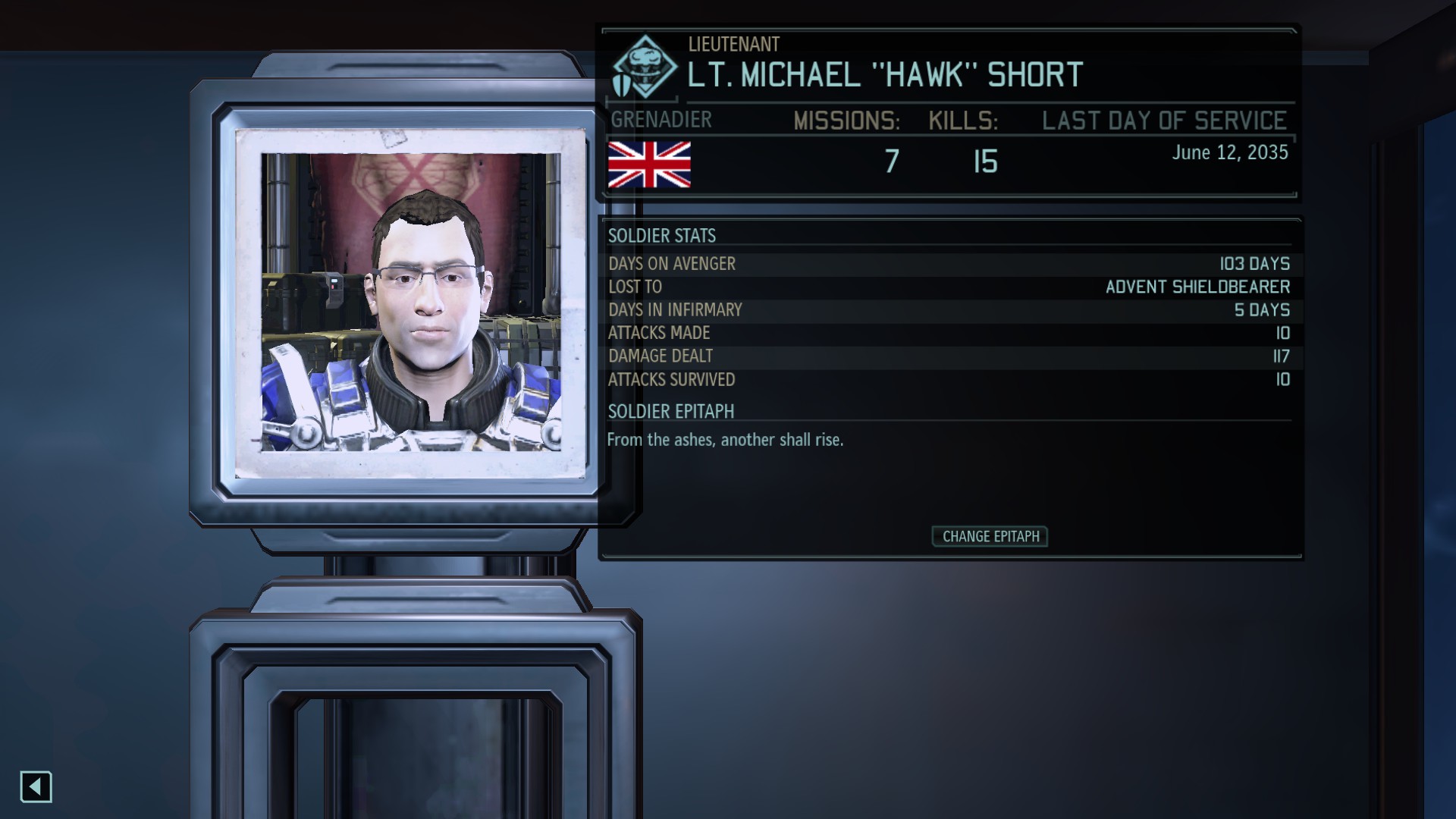This screenshot has width=1456, height=819.
Task: Select the DAYS IN INFIRMARY row
Action: point(948,309)
